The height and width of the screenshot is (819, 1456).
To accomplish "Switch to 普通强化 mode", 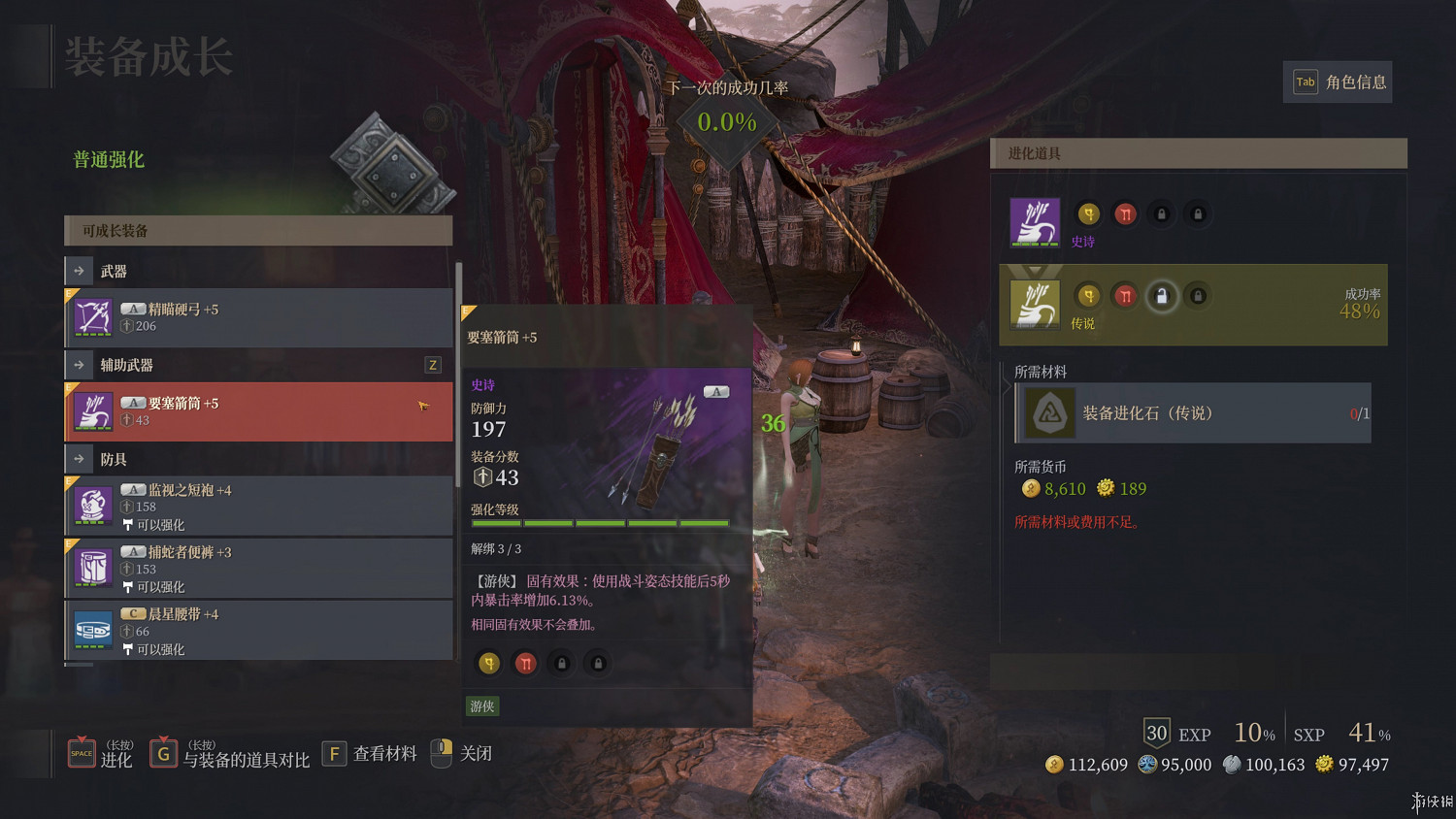I will [x=109, y=160].
